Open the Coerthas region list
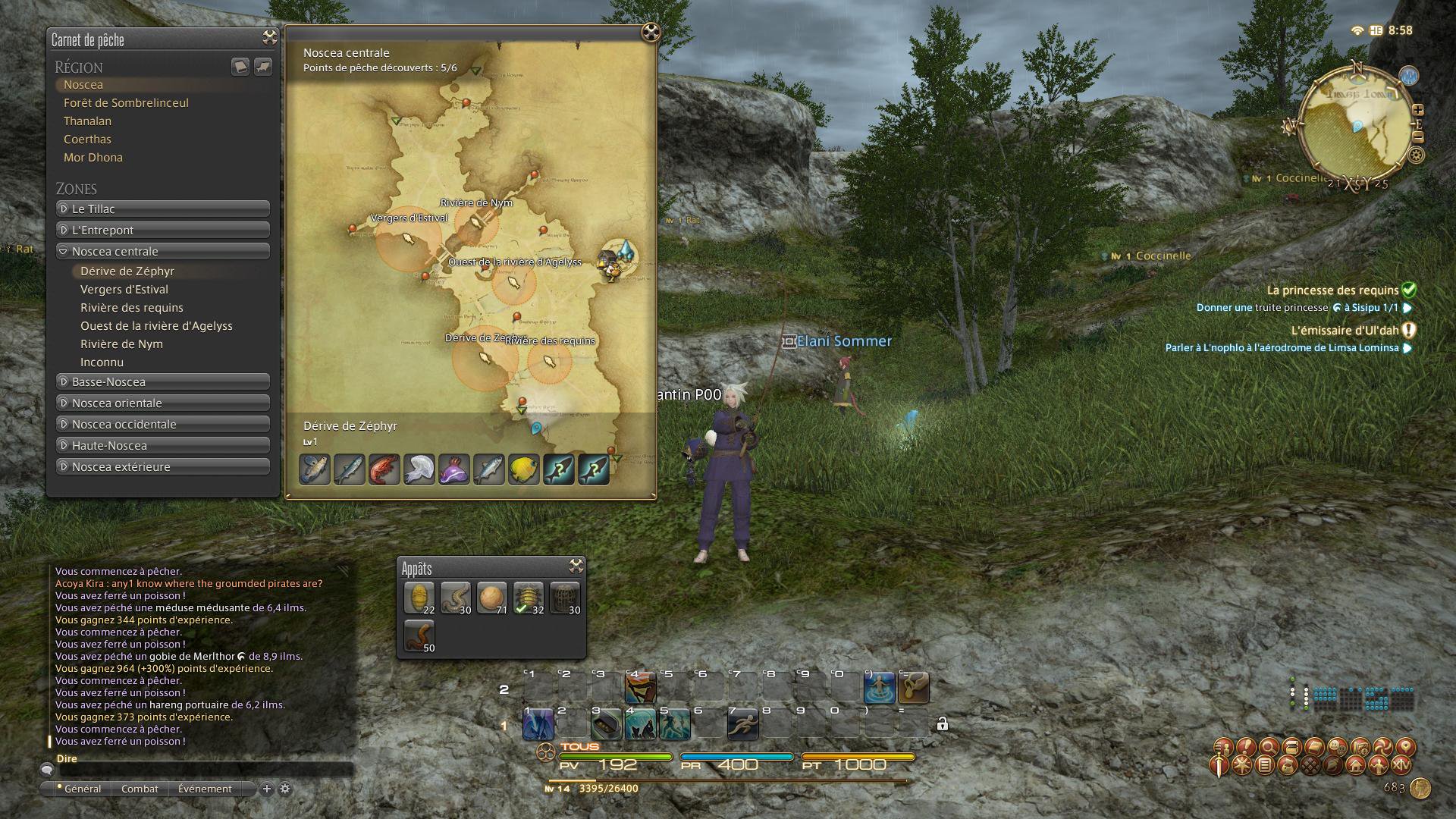 [87, 140]
